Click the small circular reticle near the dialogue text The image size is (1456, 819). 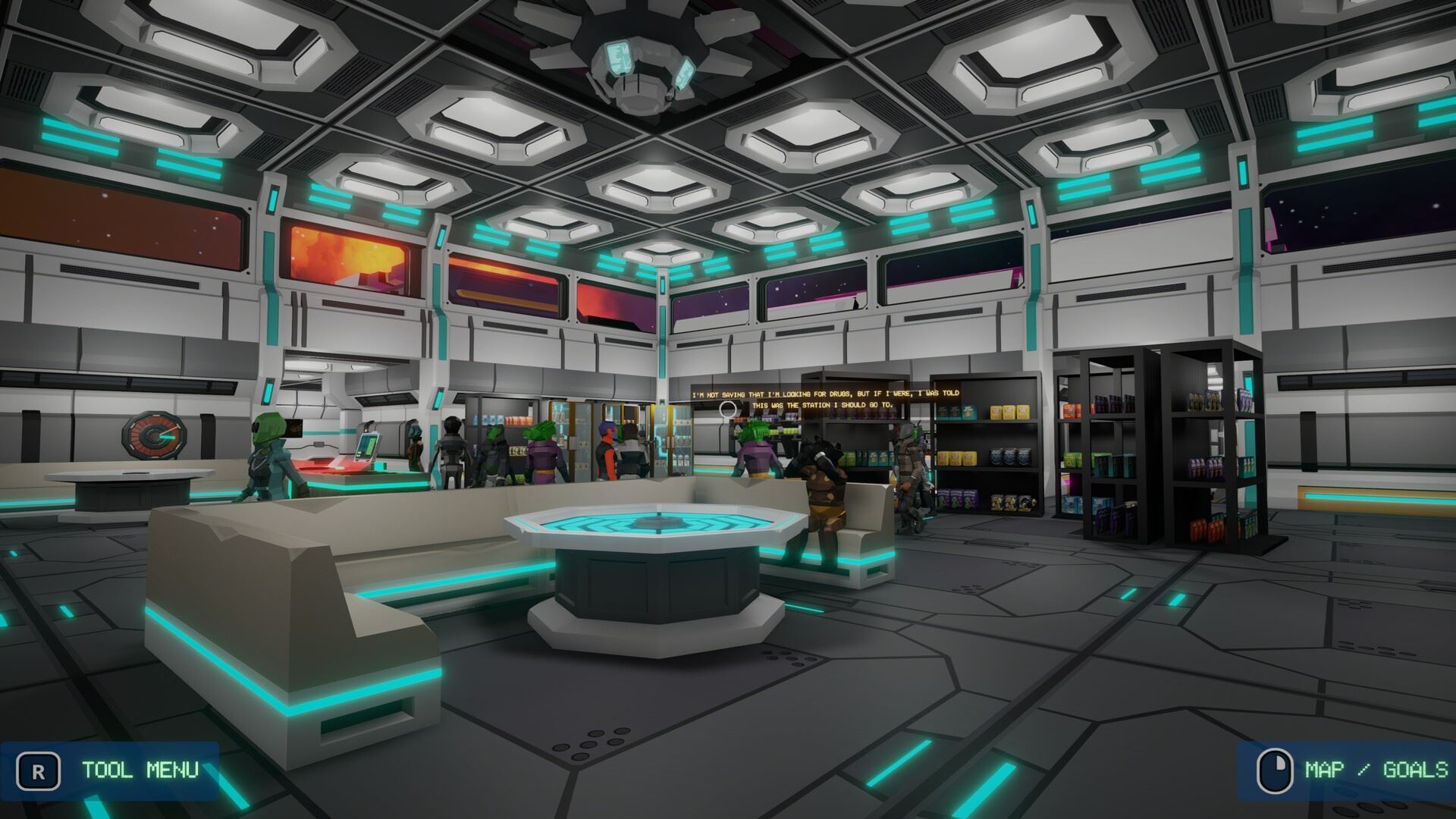pos(729,409)
